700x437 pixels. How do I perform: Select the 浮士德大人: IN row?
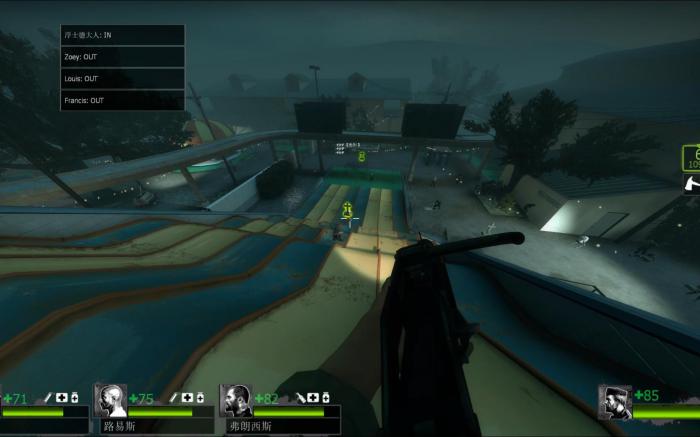click(122, 35)
